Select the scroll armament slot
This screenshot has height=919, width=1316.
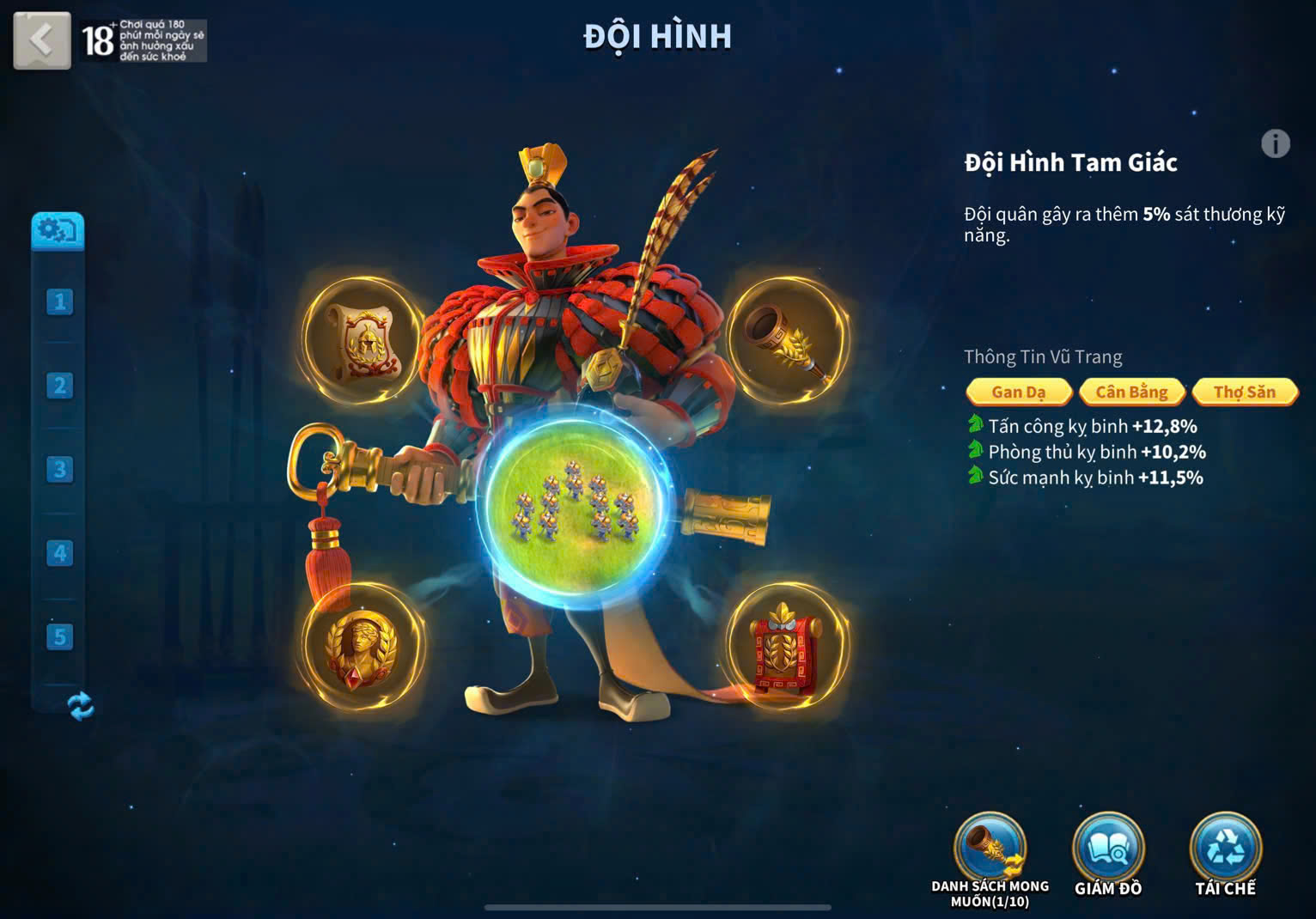(361, 338)
